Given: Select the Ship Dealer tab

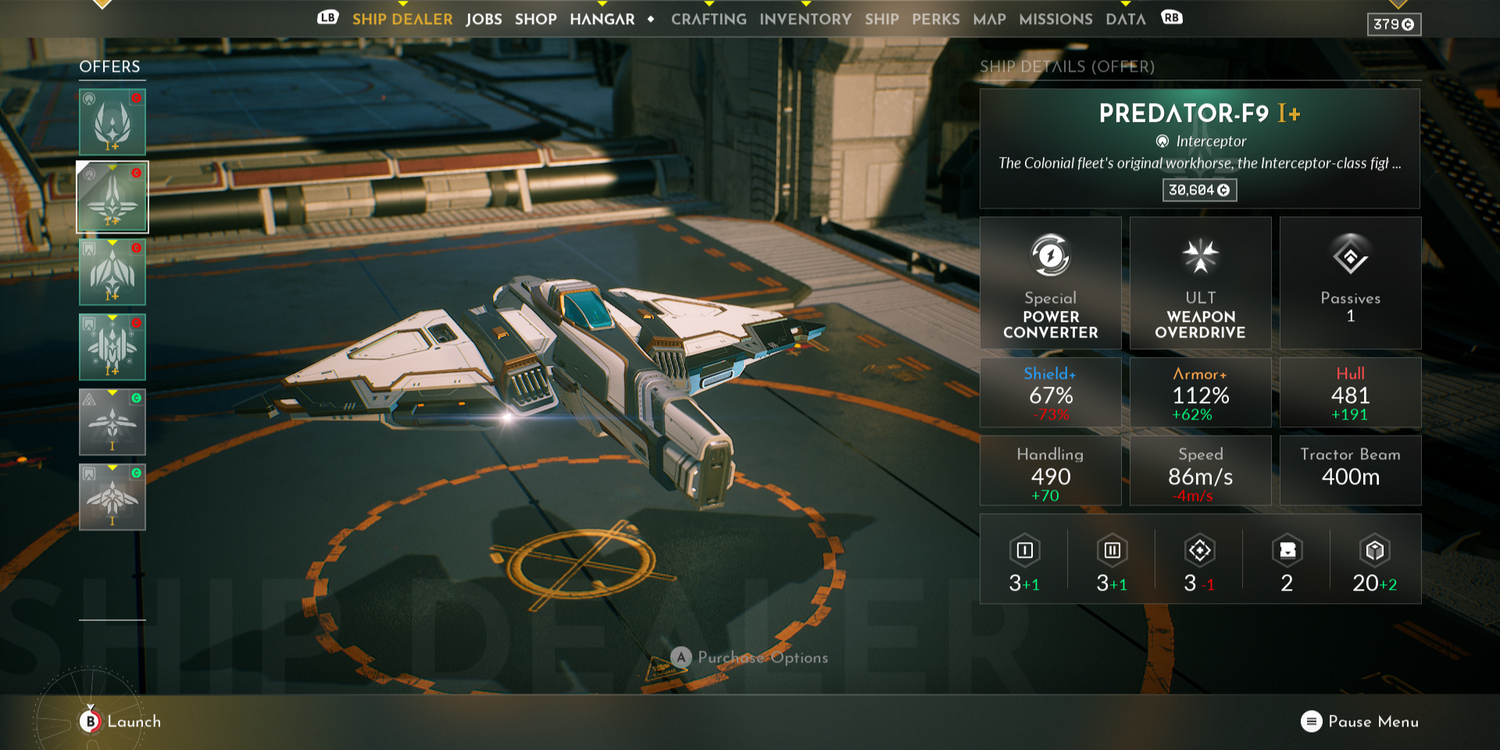Looking at the screenshot, I should pos(402,19).
